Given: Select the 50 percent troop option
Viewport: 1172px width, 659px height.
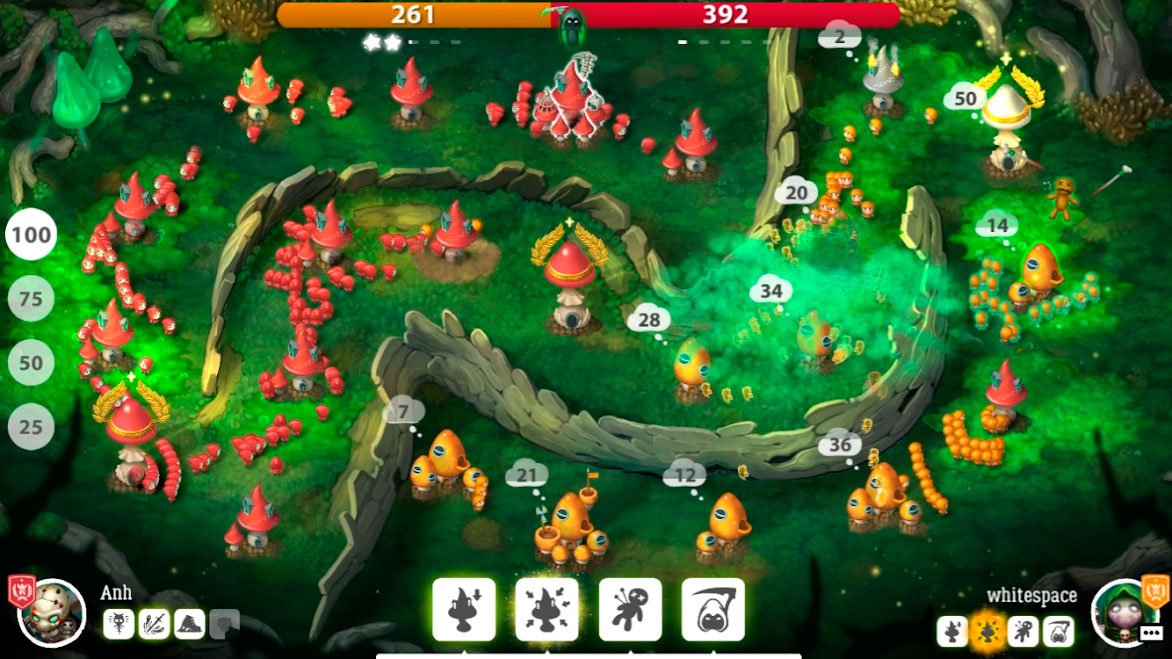Looking at the screenshot, I should pyautogui.click(x=31, y=363).
